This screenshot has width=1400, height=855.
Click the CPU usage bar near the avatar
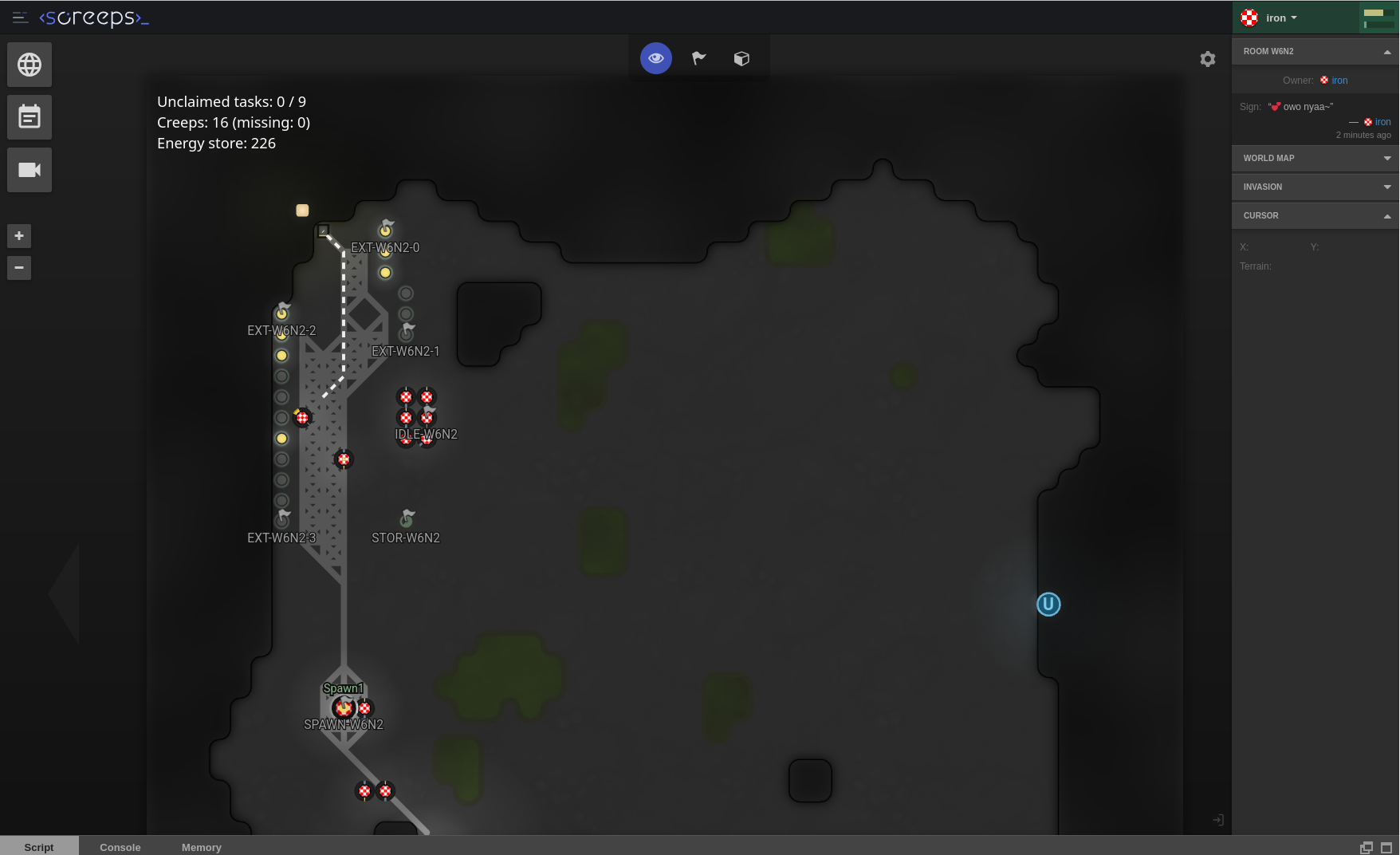[1378, 12]
